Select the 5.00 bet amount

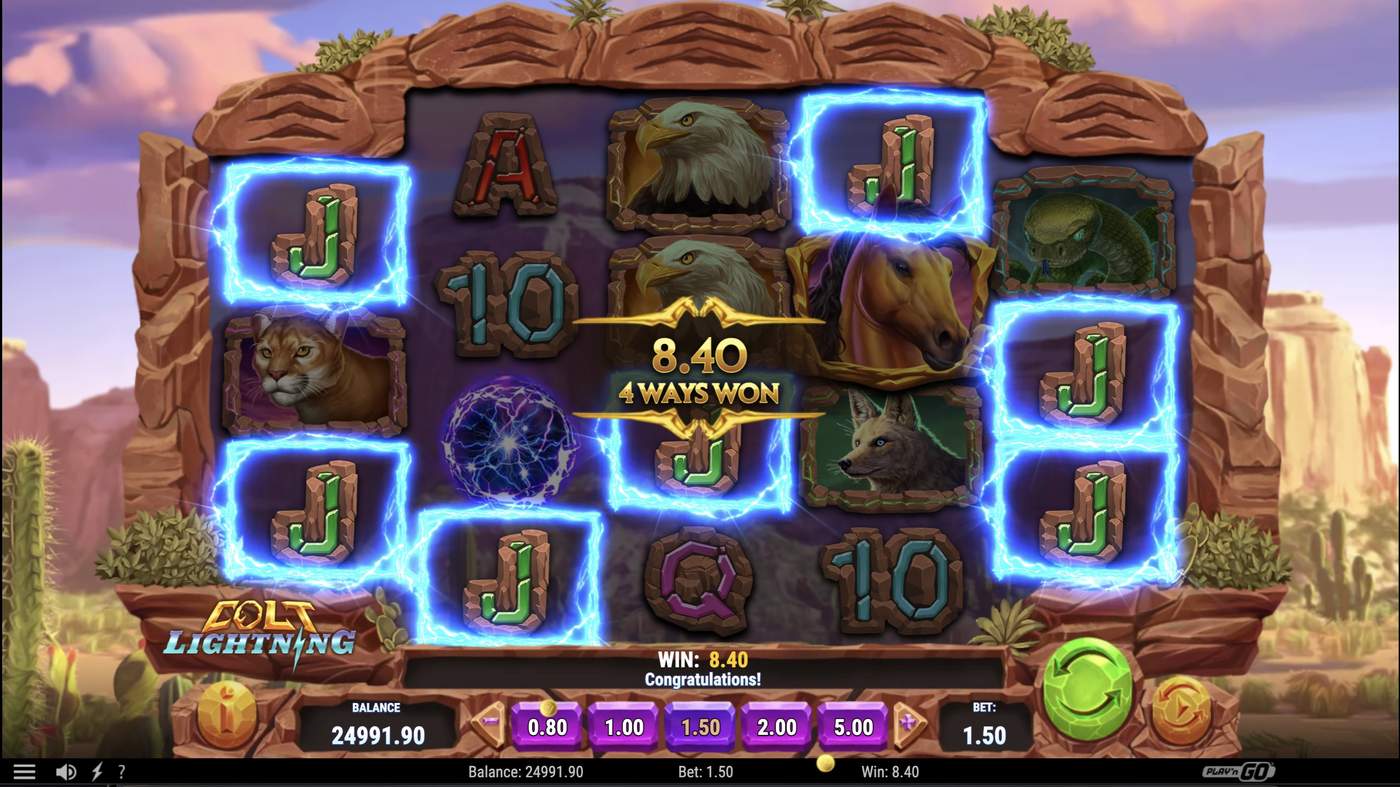tap(852, 727)
